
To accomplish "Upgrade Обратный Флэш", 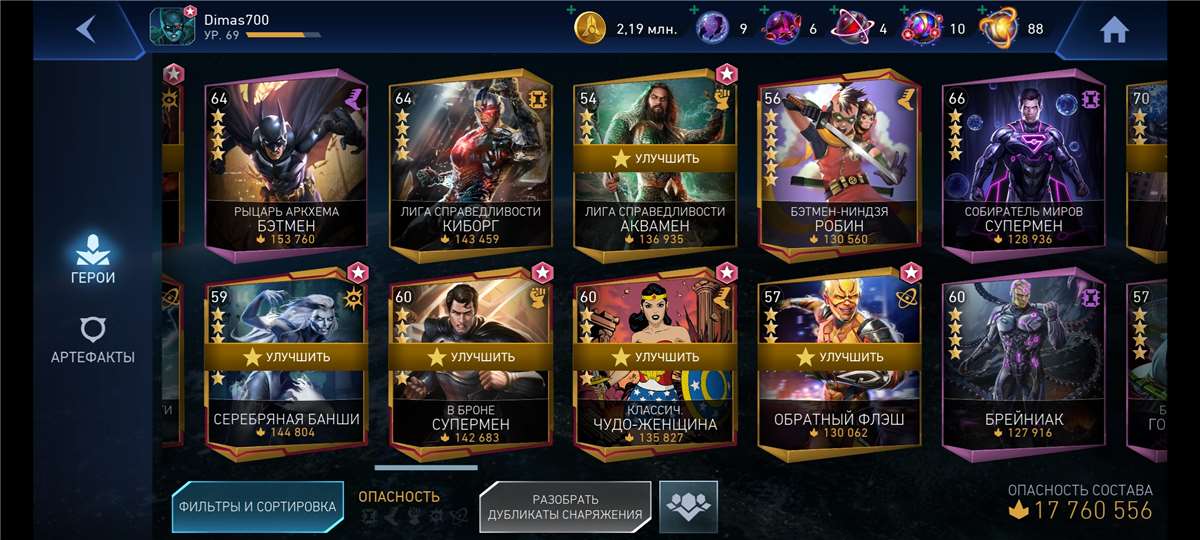I will click(839, 356).
